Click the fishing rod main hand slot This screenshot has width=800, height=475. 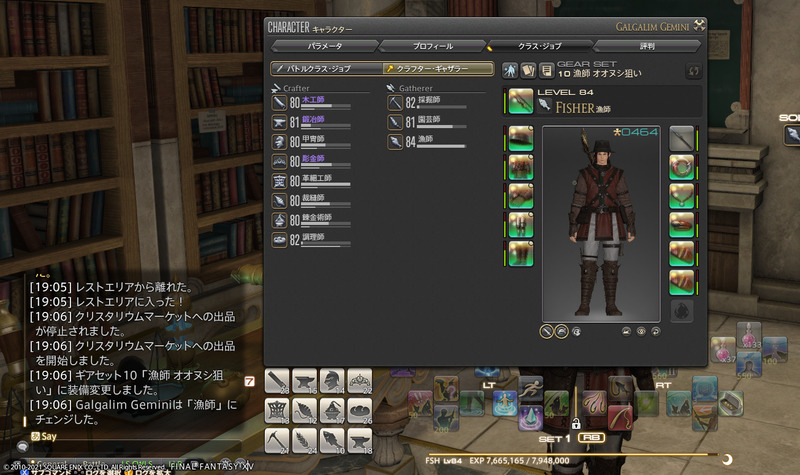(x=520, y=101)
